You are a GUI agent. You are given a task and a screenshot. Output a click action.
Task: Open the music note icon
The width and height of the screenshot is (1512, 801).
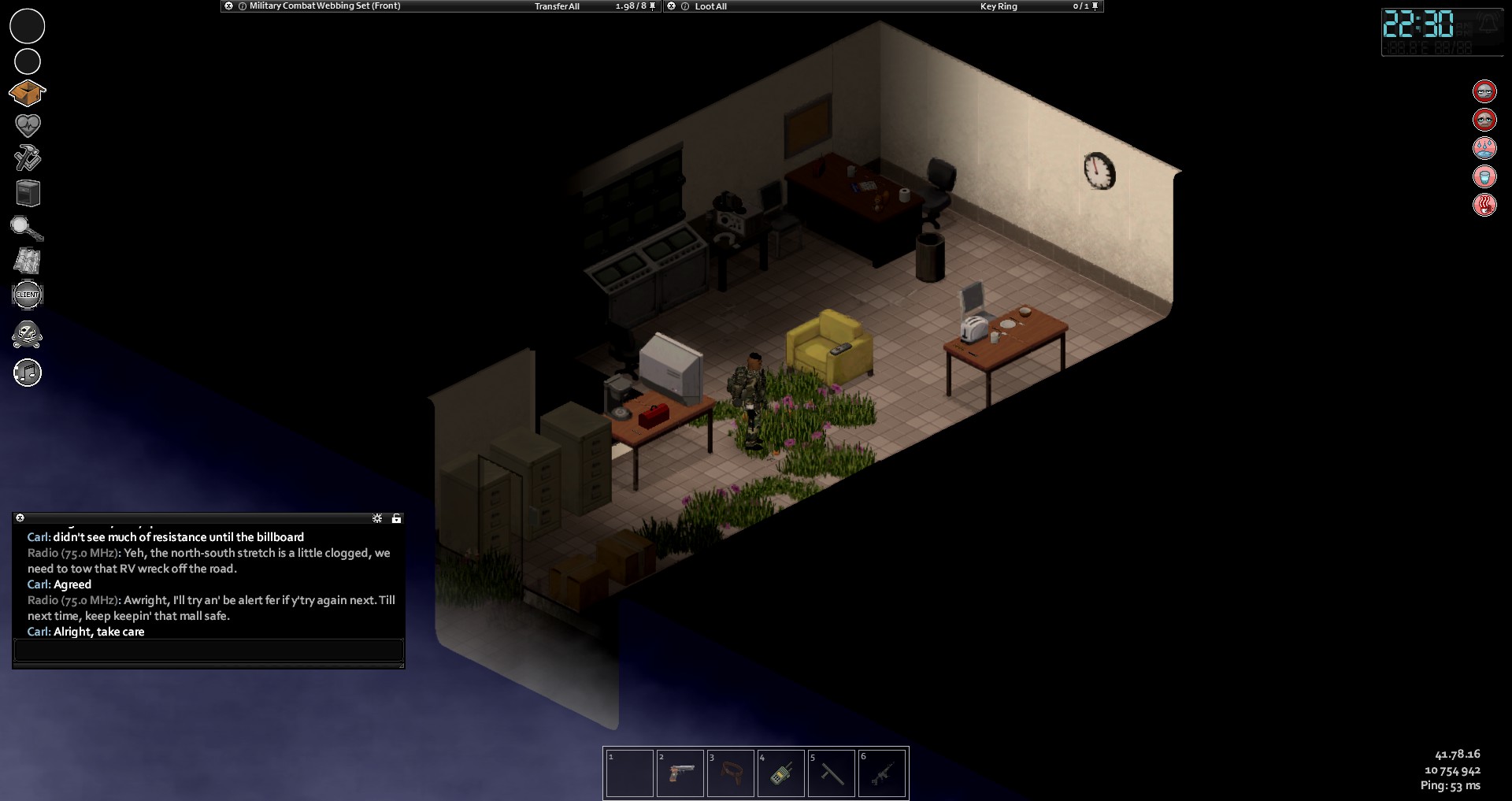(x=28, y=373)
